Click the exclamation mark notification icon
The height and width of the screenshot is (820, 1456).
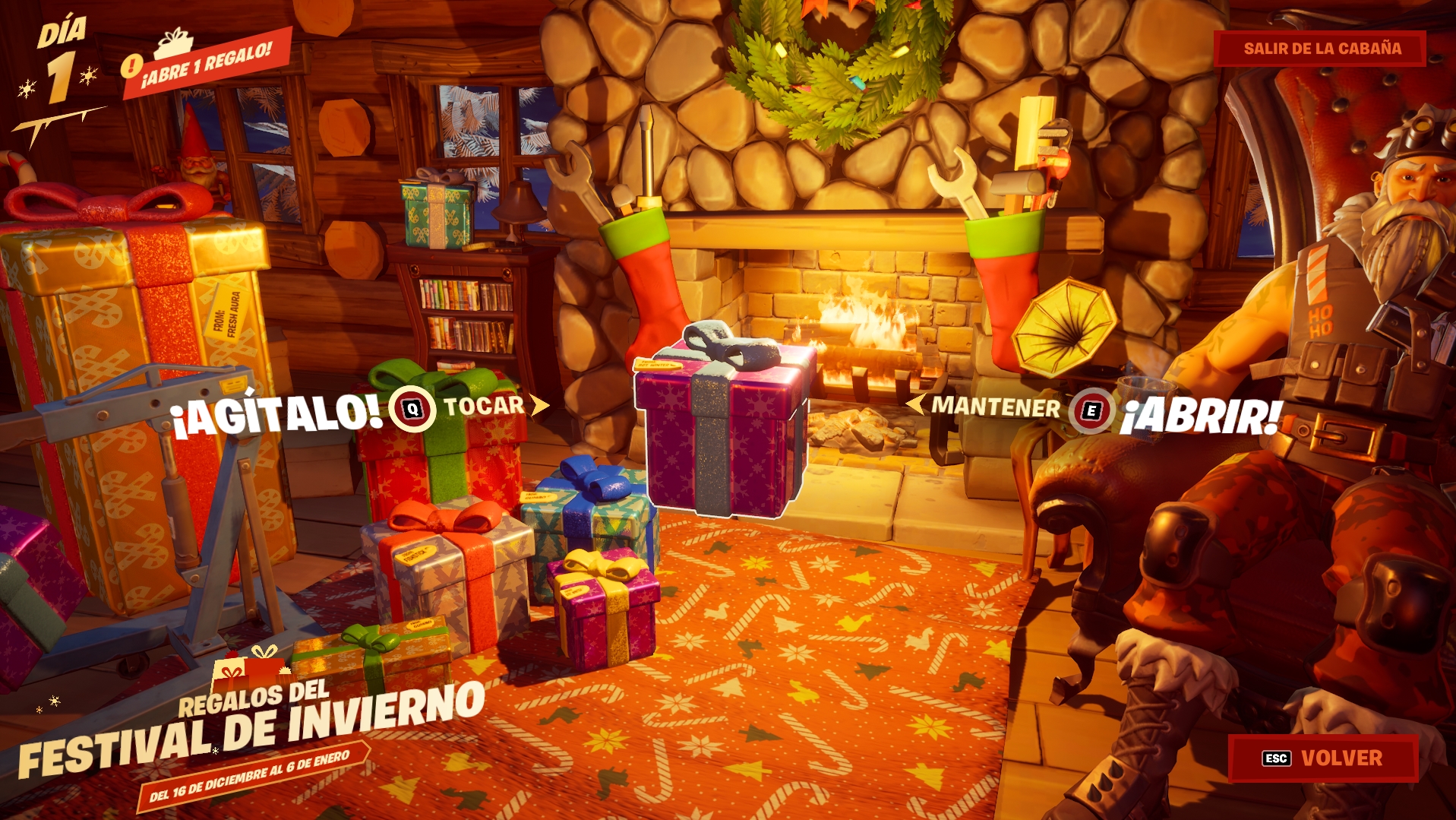[131, 65]
